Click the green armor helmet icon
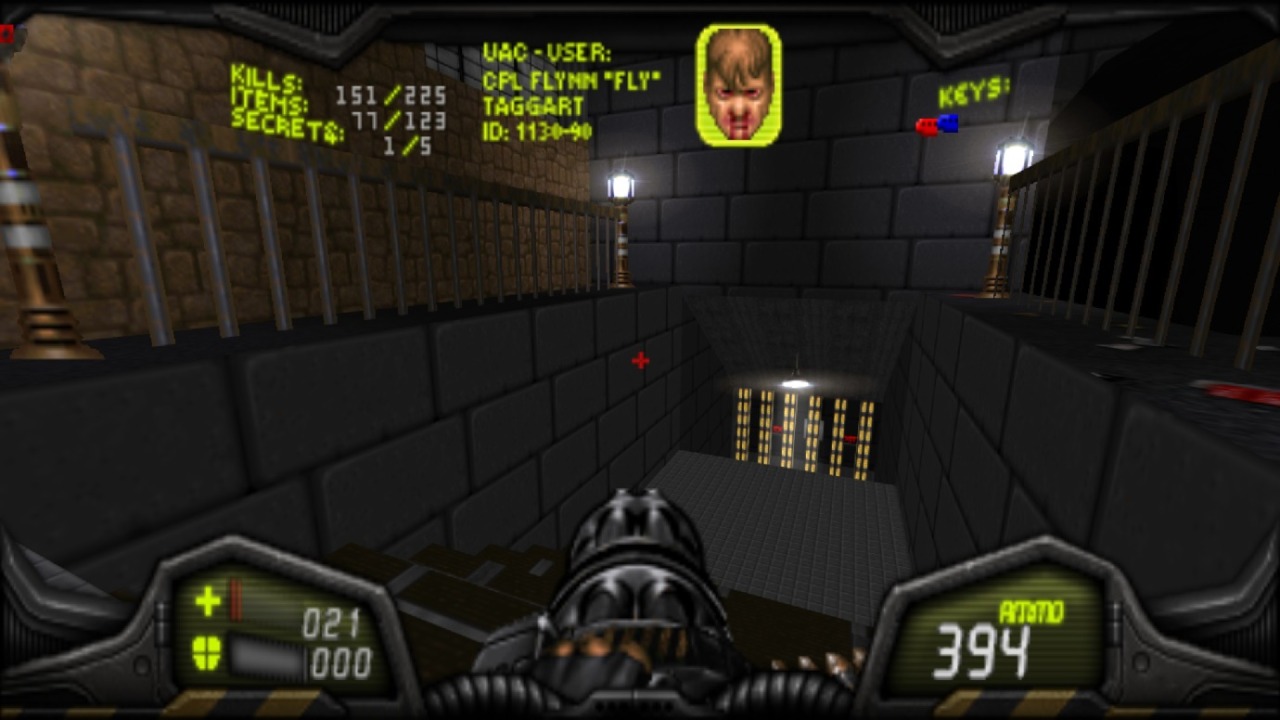This screenshot has width=1280, height=720. (207, 653)
